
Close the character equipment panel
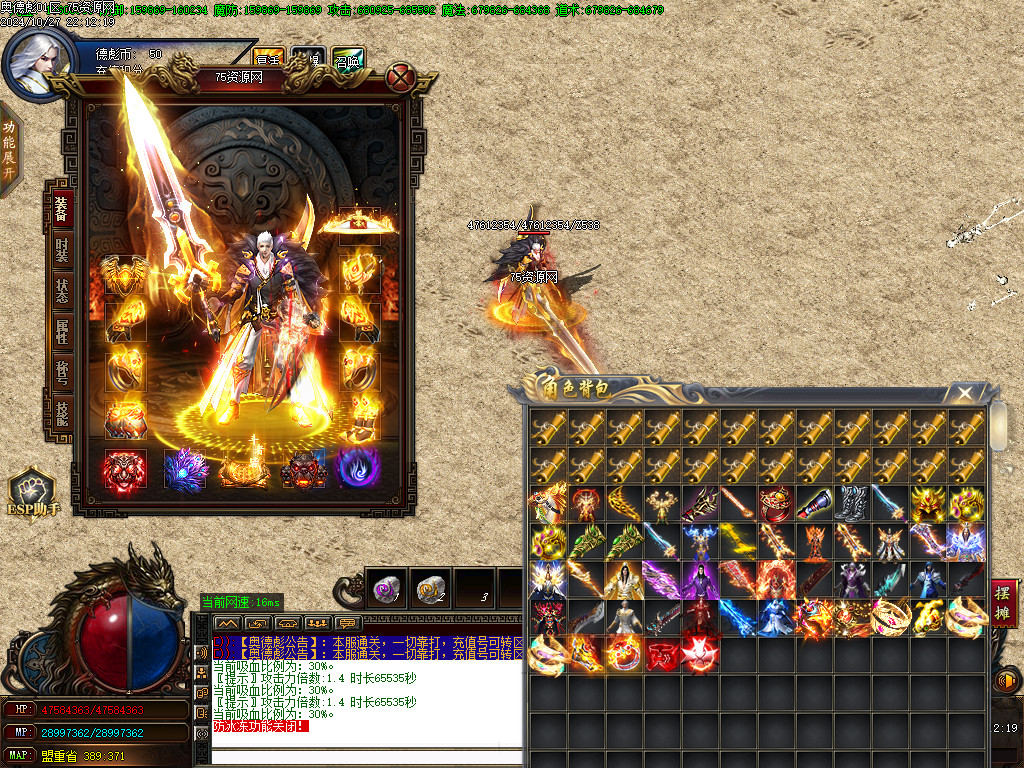tap(400, 77)
